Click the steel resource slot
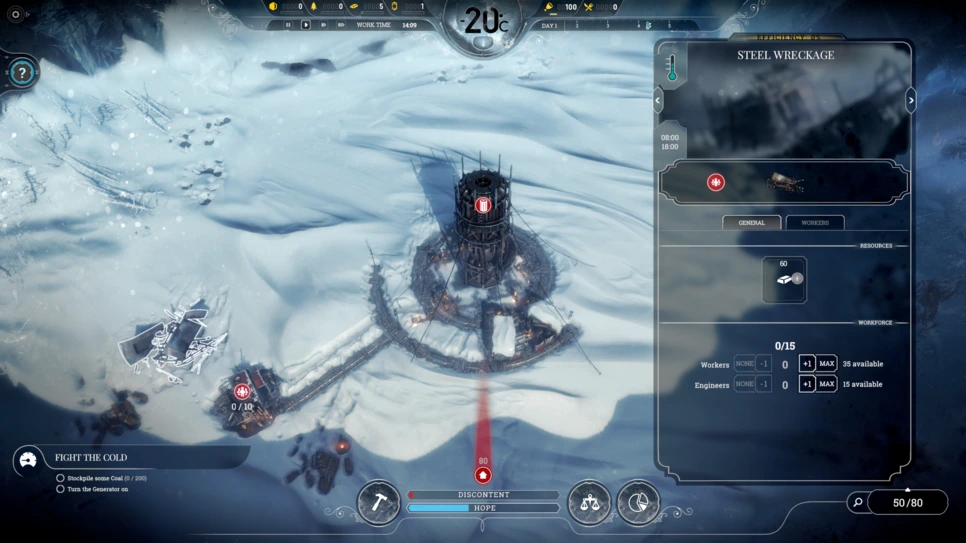 pos(784,280)
